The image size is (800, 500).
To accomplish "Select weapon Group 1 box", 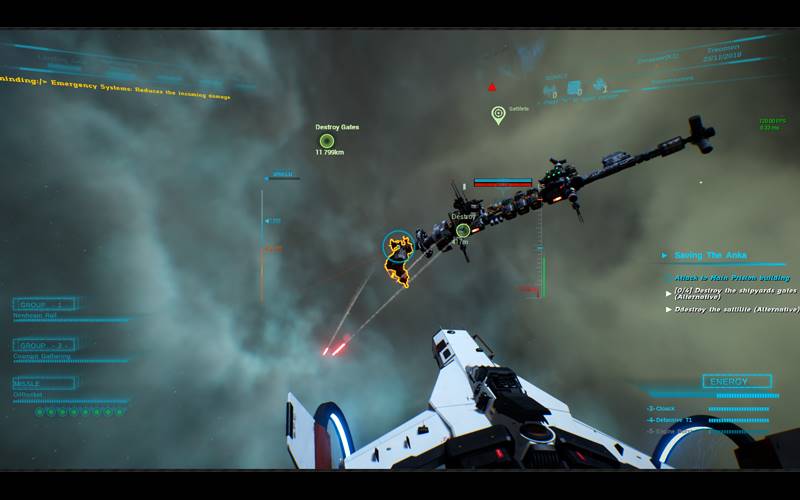I will [44, 304].
